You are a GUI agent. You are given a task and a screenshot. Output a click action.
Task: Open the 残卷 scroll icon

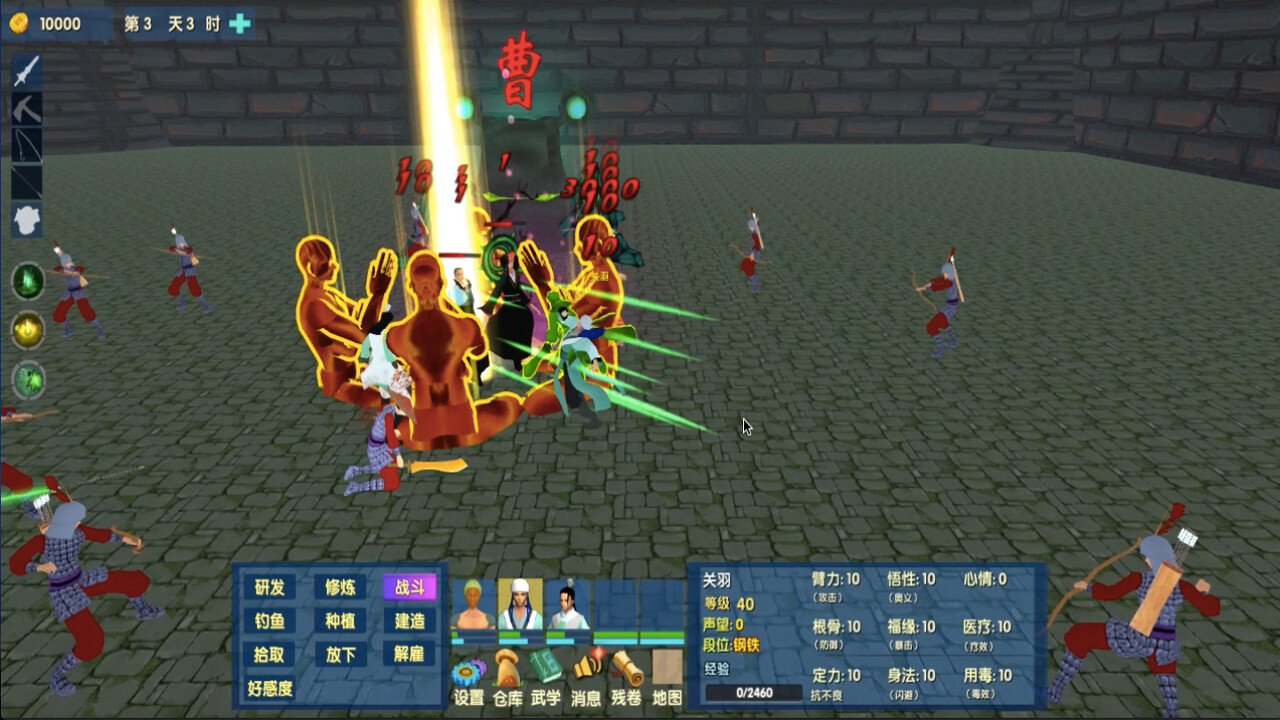(628, 668)
